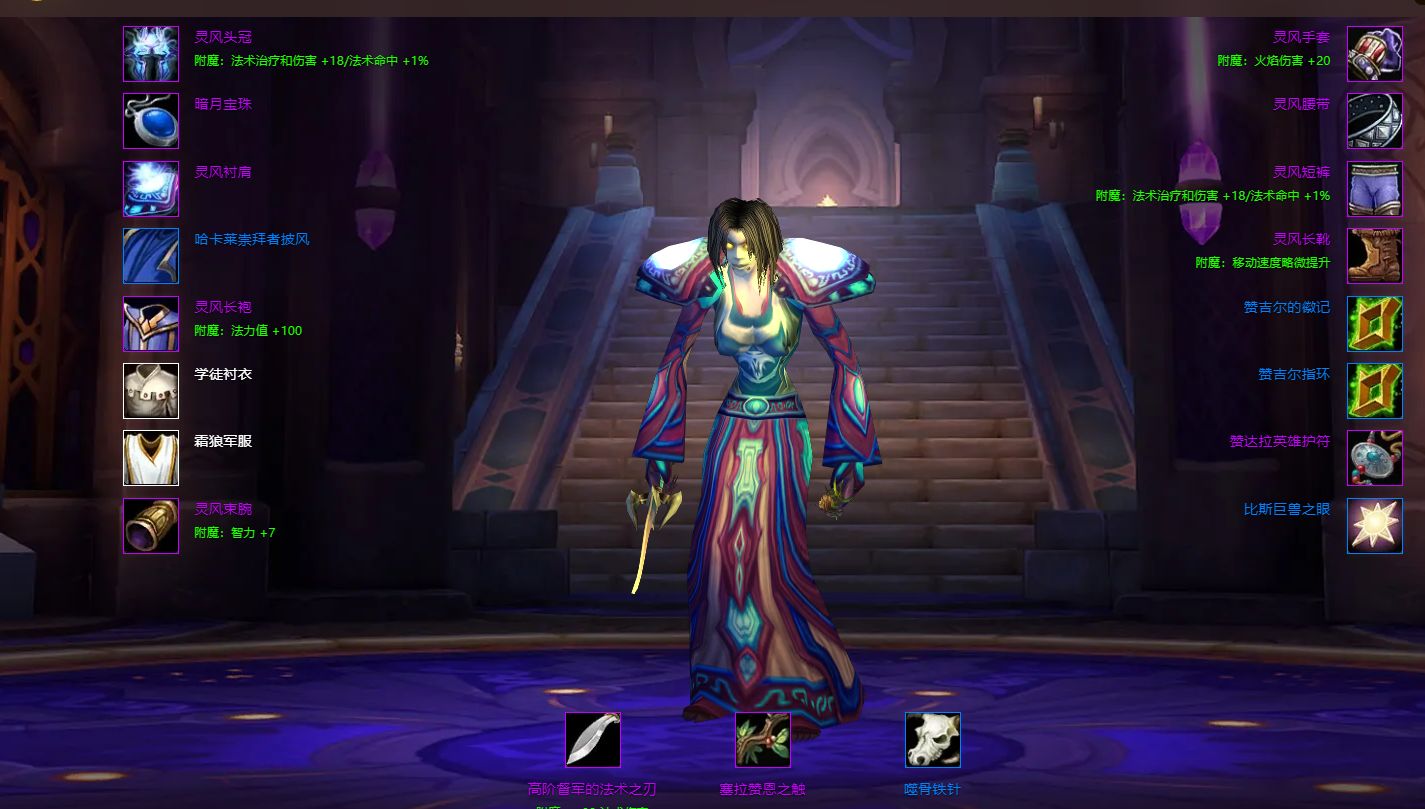This screenshot has height=809, width=1425.
Task: Choose the 霜狼军服 tabard icon
Action: [x=151, y=458]
